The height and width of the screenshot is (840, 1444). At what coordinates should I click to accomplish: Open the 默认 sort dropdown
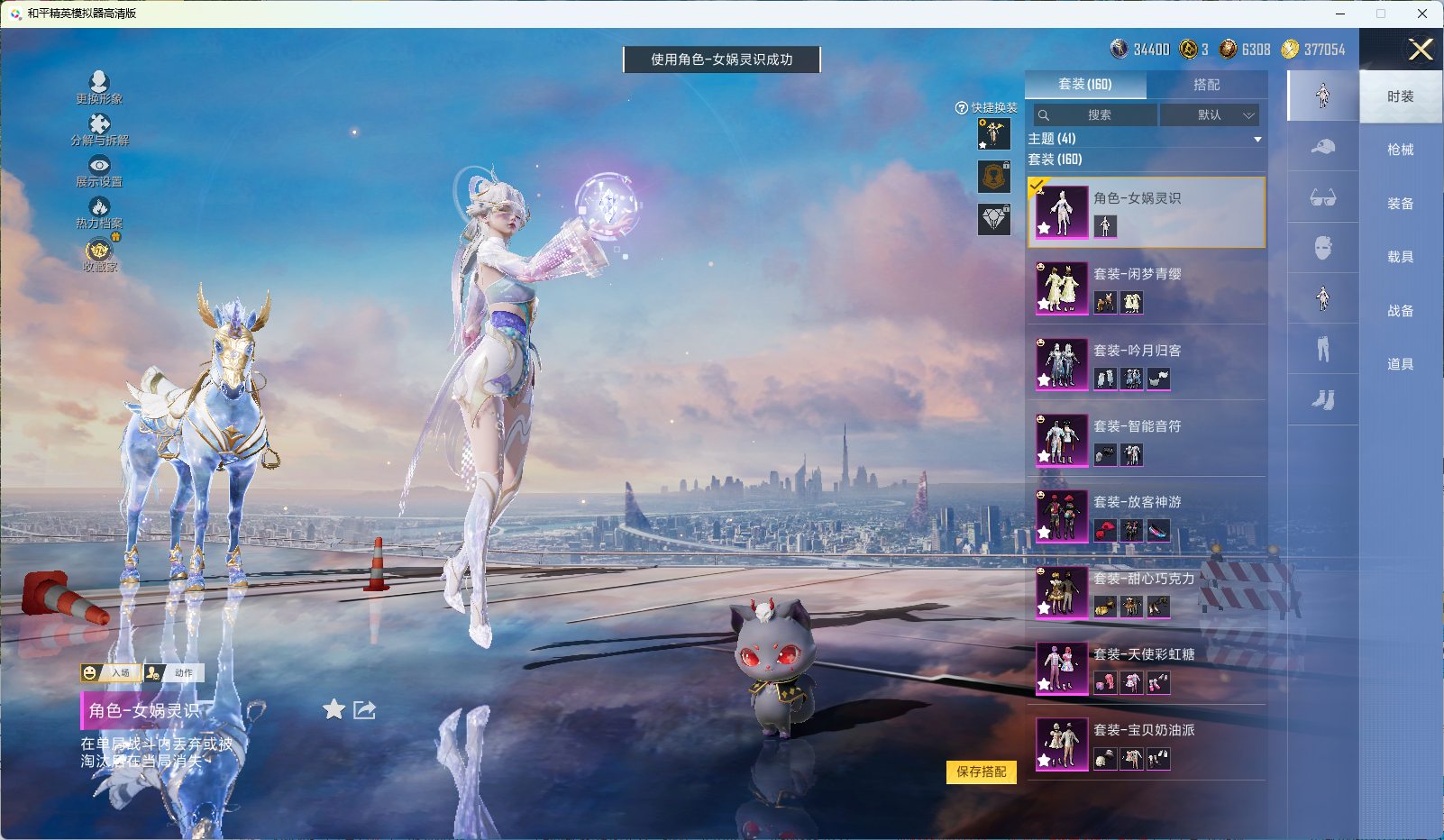coord(1209,115)
